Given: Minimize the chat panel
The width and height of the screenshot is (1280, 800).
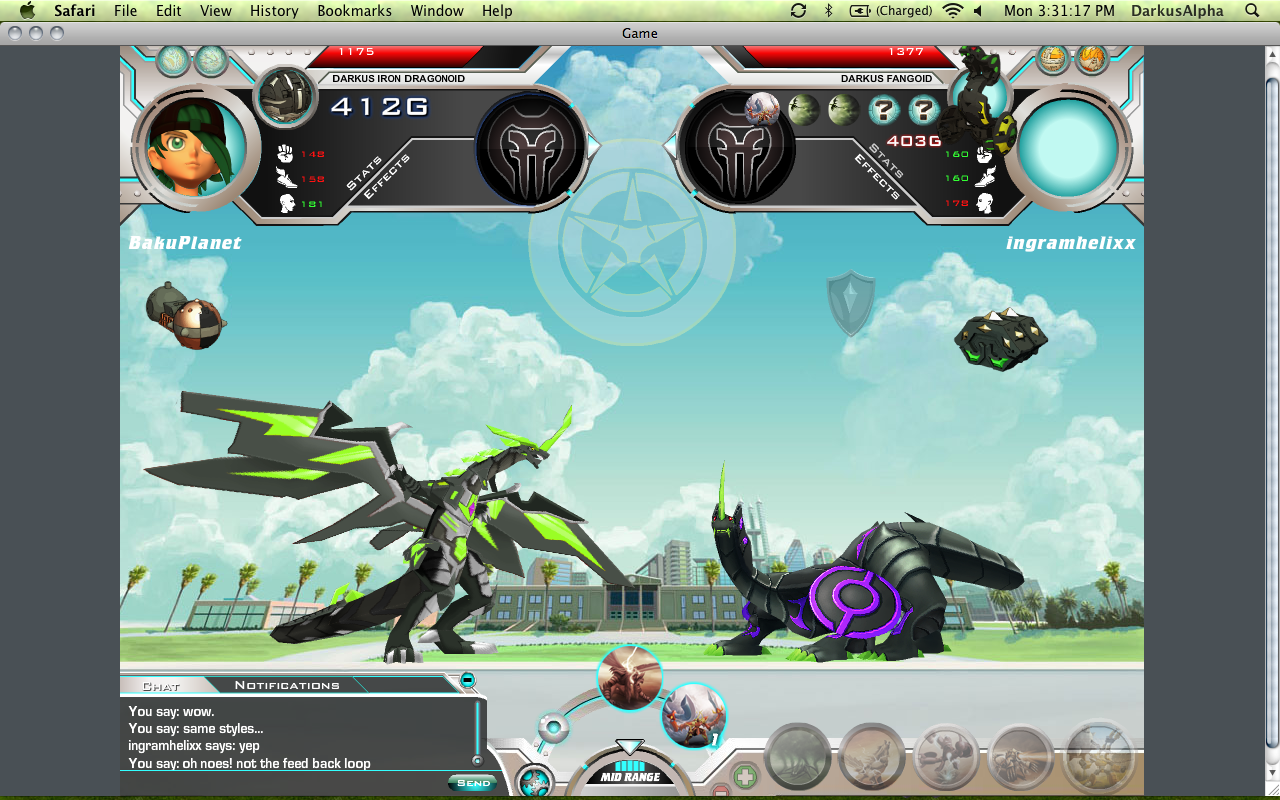Looking at the screenshot, I should 467,681.
